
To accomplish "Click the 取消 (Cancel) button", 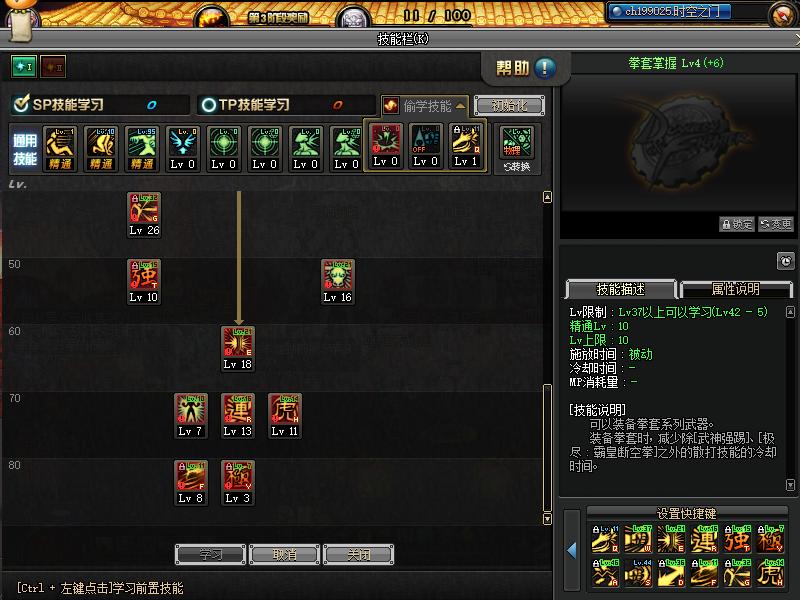I will [x=285, y=554].
